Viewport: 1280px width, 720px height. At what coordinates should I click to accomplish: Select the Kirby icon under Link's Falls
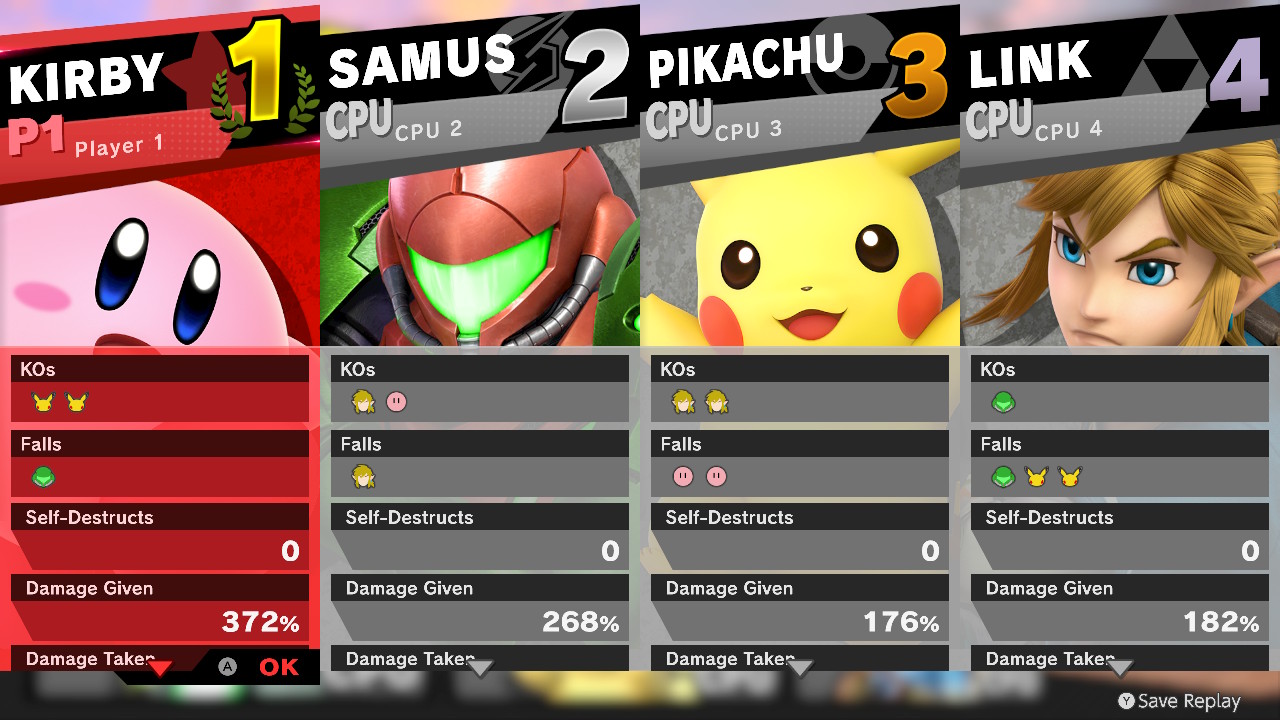click(1002, 477)
